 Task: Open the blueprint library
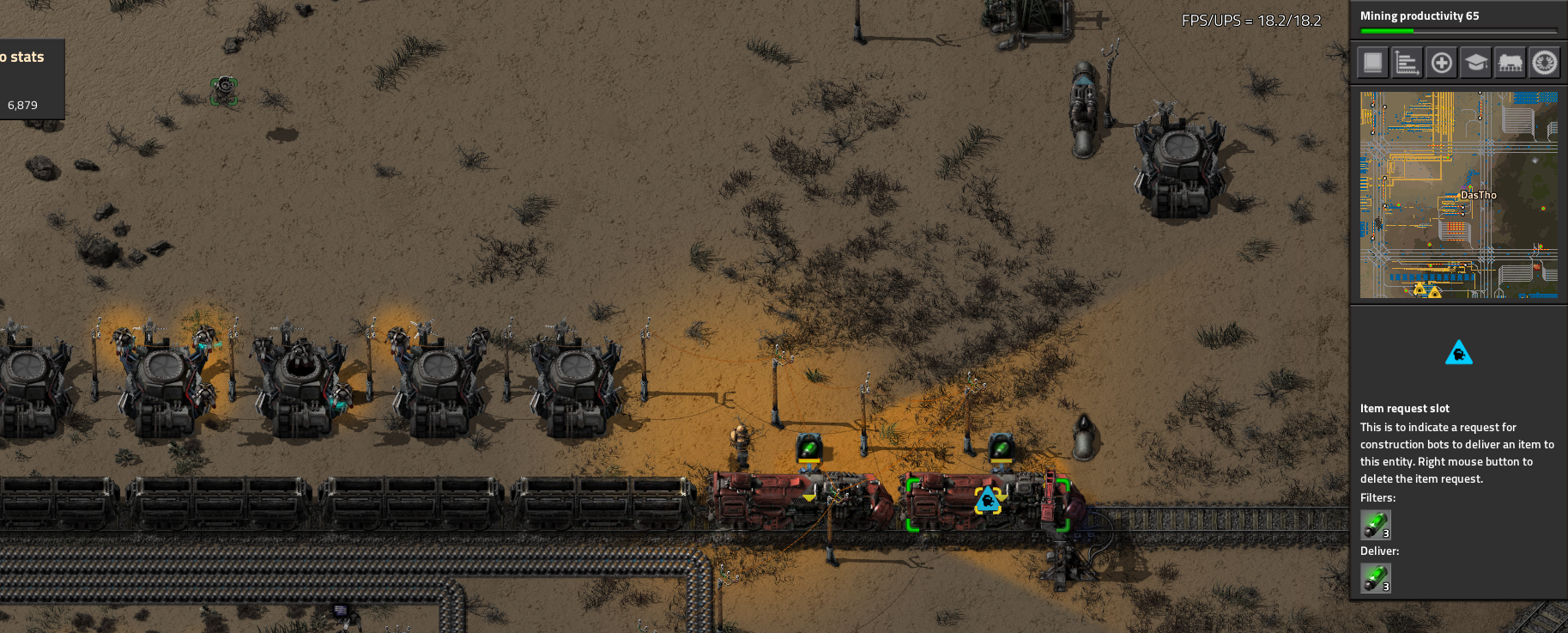point(1372,62)
